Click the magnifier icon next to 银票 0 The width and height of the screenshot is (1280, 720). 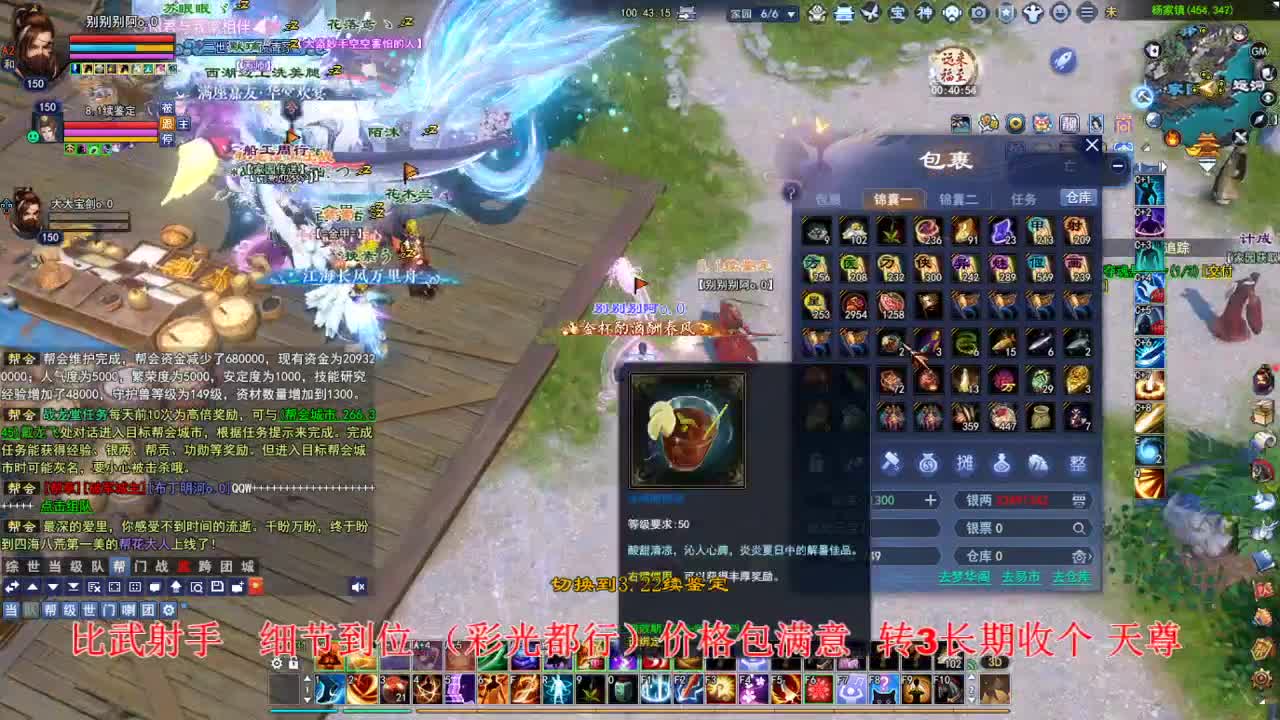[1078, 528]
